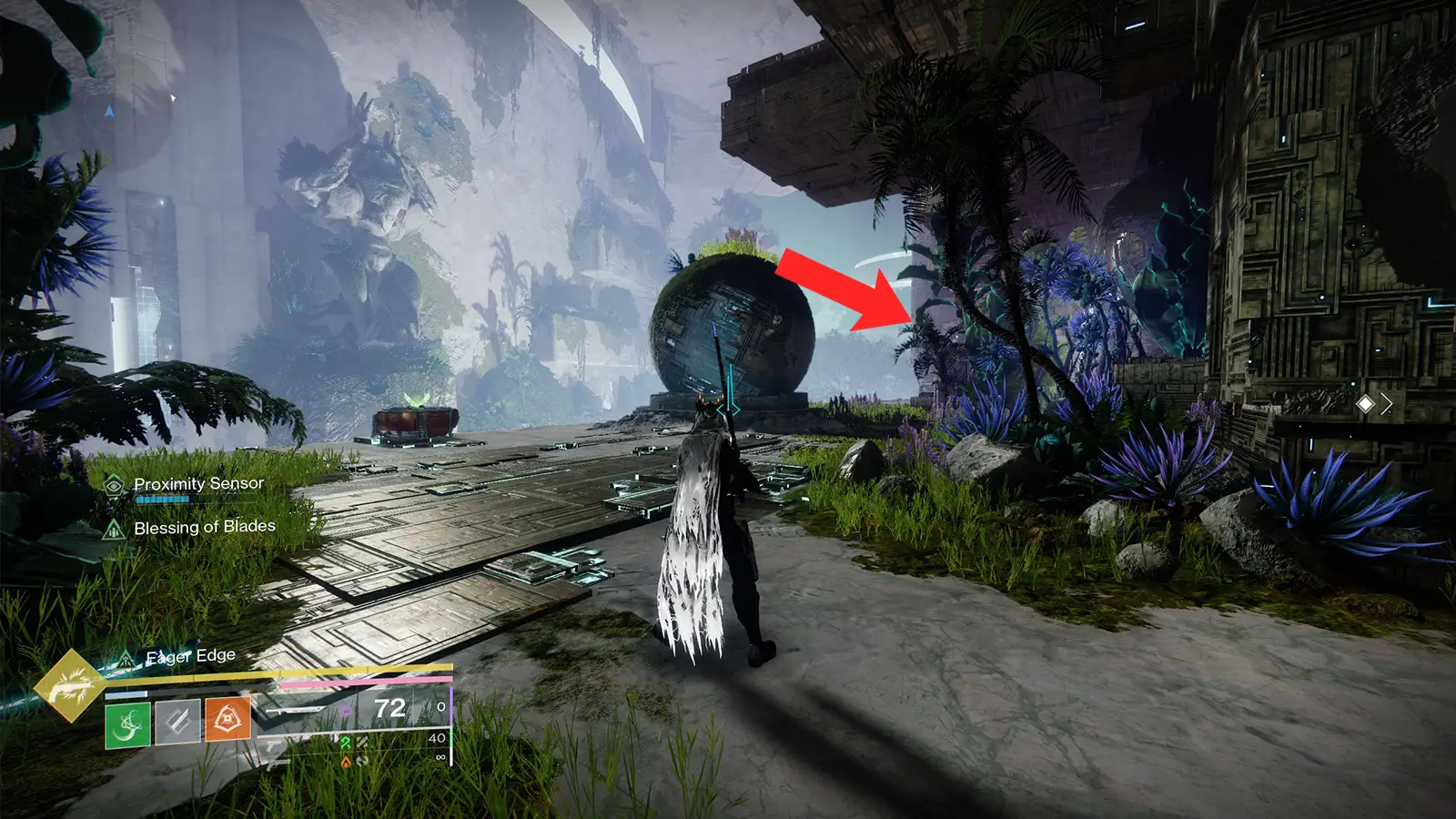Click the purple ammo element symbol beside 72
Viewport: 1456px width, 819px height.
[346, 711]
